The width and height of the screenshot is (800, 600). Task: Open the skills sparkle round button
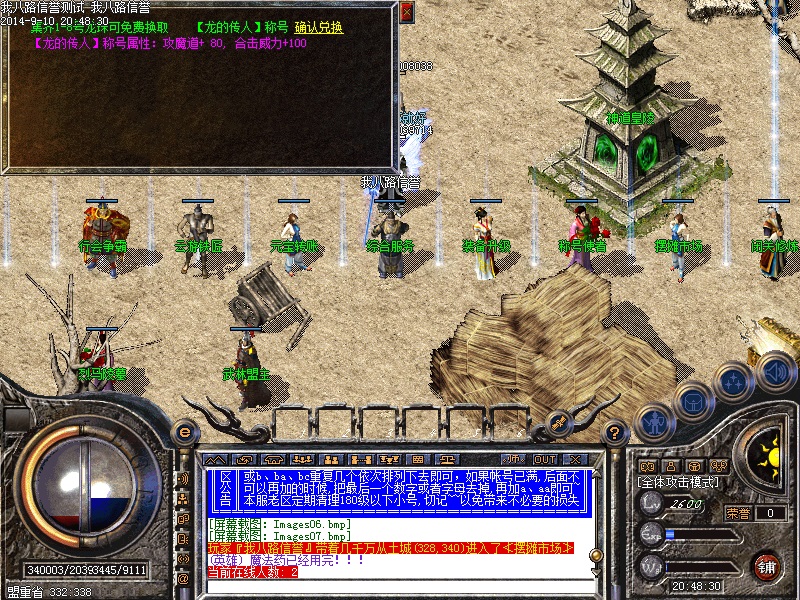point(735,381)
